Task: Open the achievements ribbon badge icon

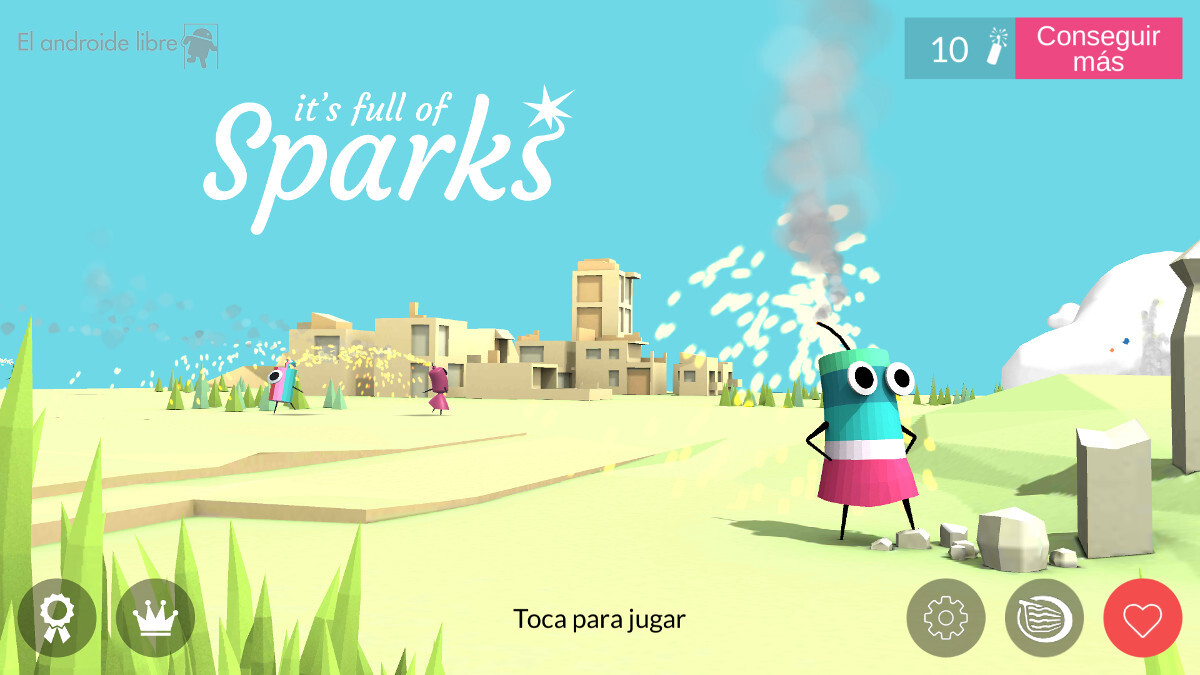Action: (57, 618)
